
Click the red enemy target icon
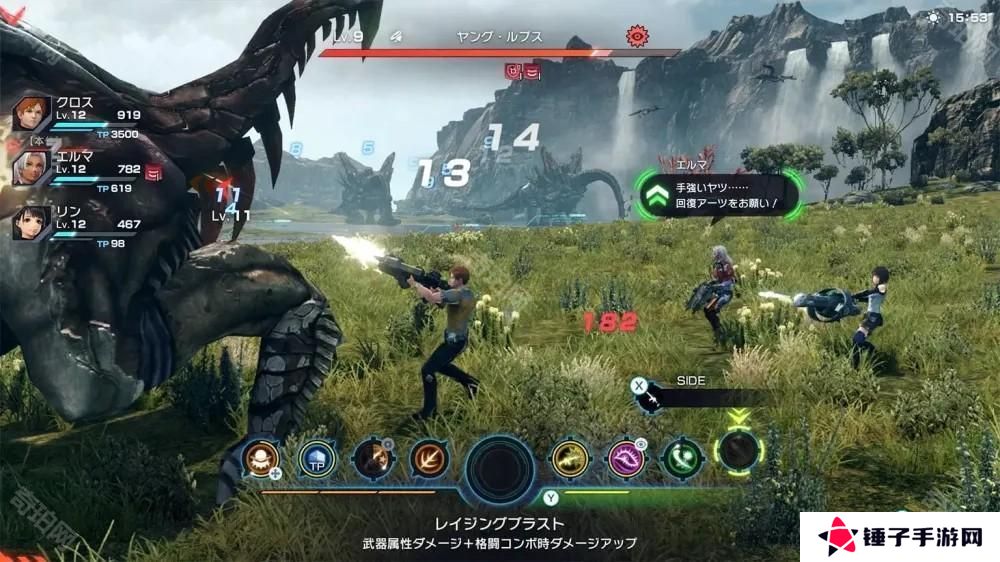tap(637, 37)
